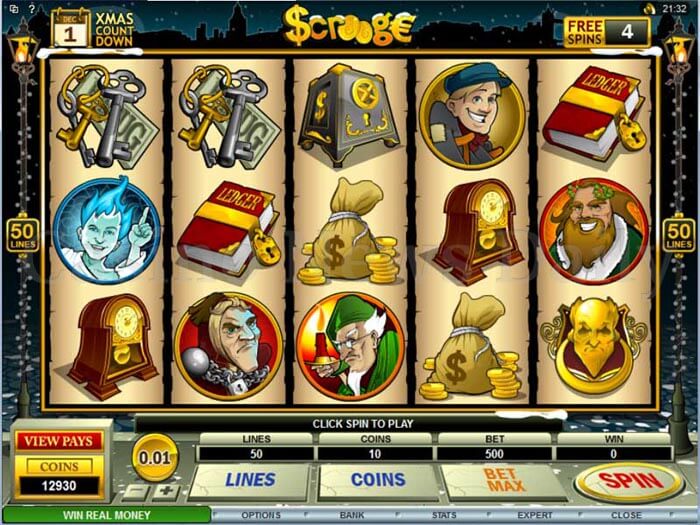The width and height of the screenshot is (700, 525).
Task: Show the STATS panel
Action: tap(444, 516)
